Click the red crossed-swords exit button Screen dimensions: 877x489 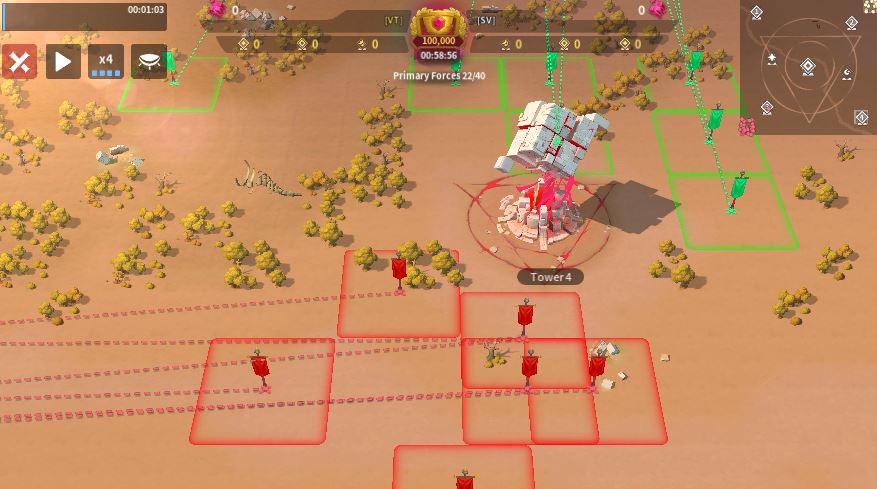click(x=19, y=62)
